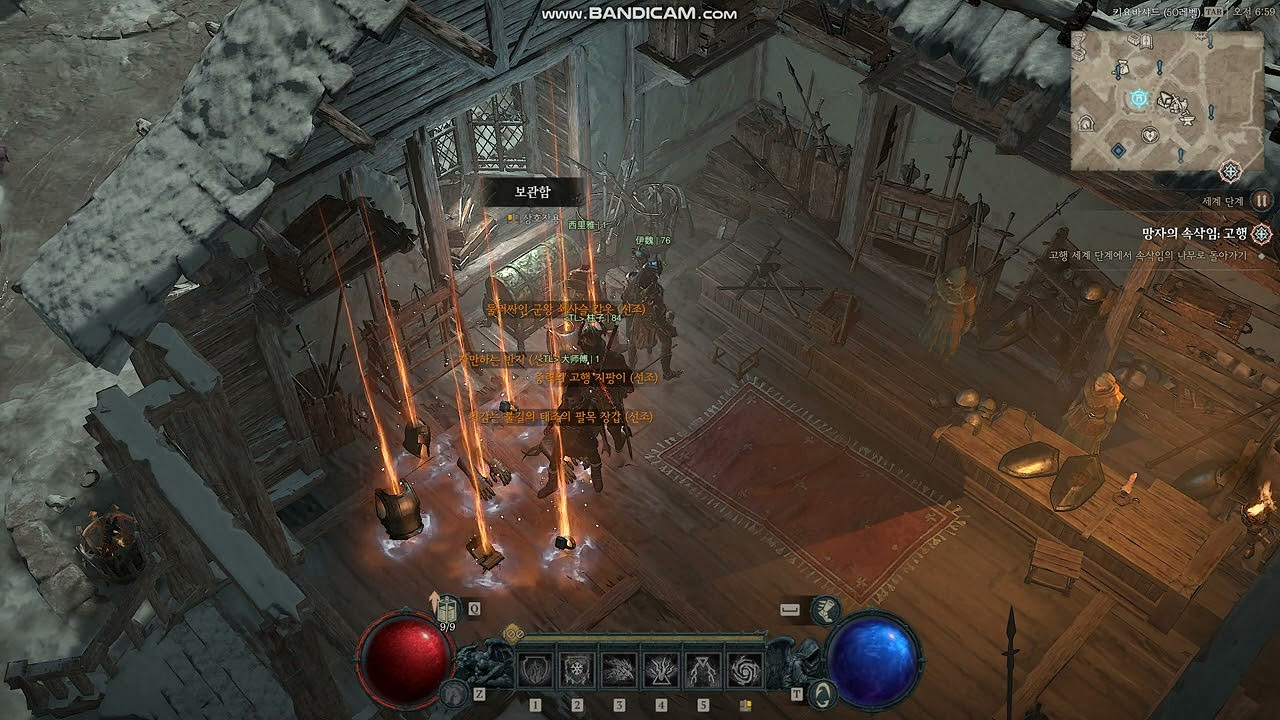1280x720 pixels.
Task: Cast the snowflake shield skill
Action: [577, 669]
